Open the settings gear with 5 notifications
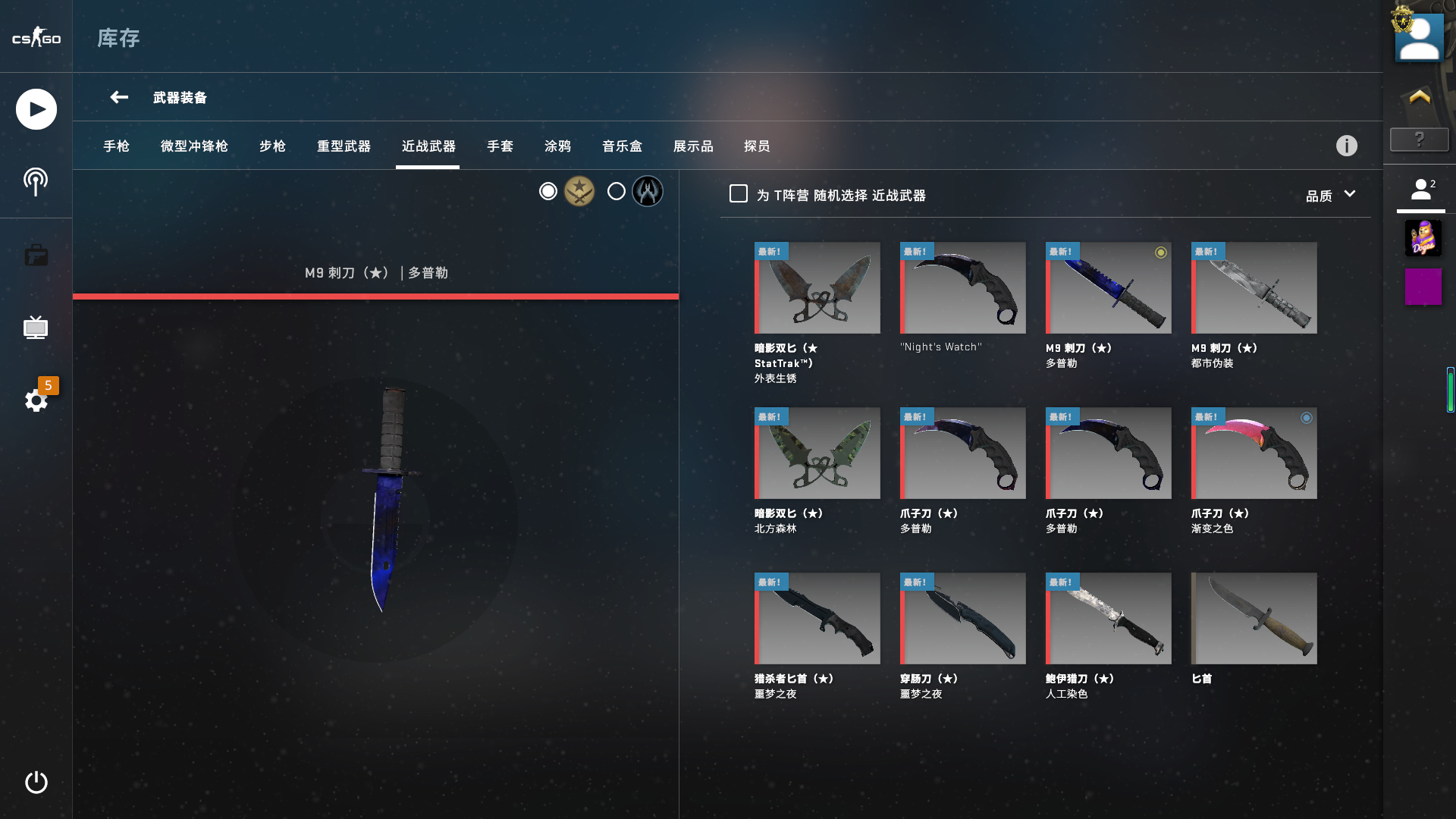Screen dimensions: 1456x819 (36, 400)
